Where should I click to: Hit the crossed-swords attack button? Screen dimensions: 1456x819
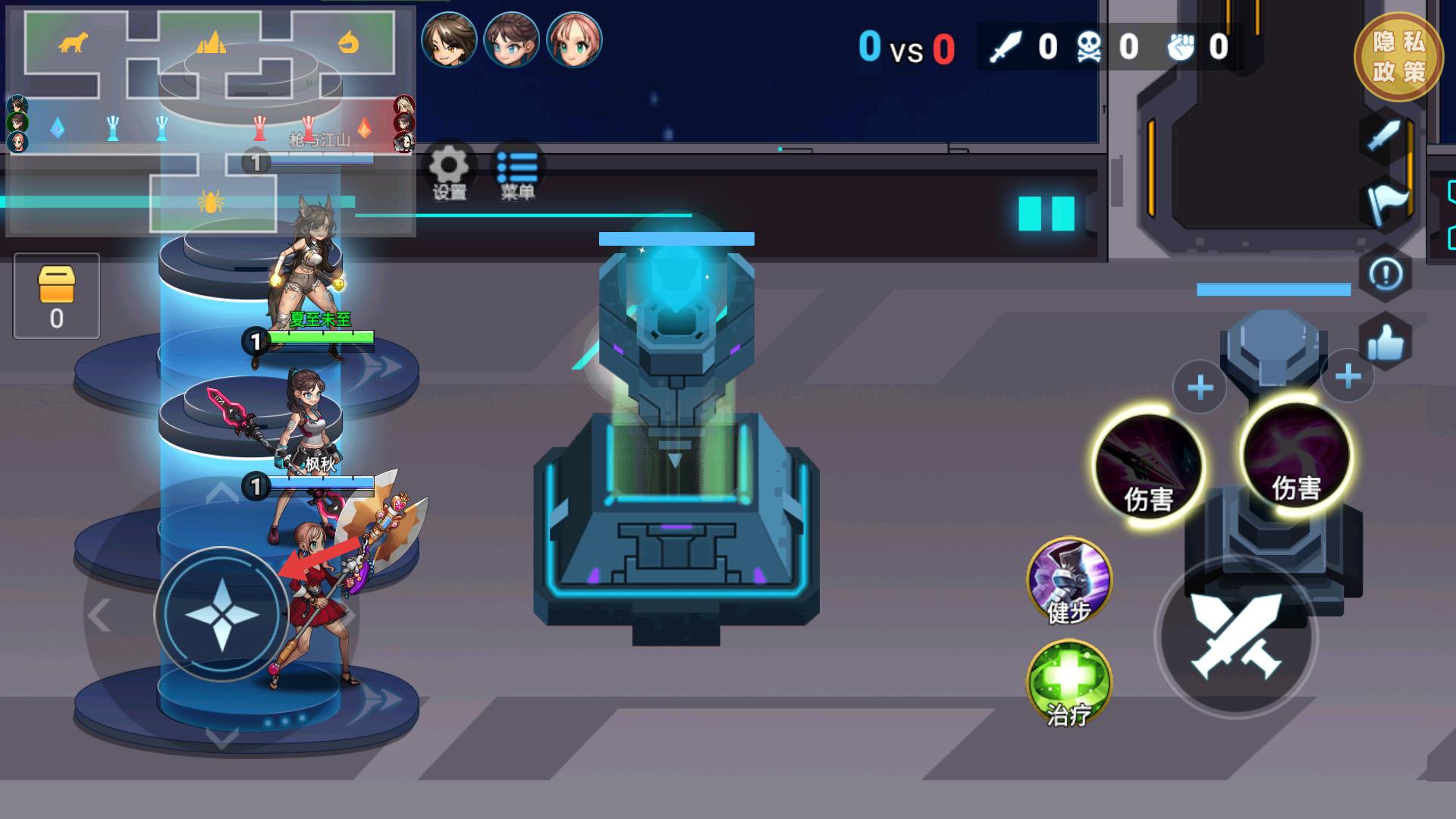tap(1236, 637)
